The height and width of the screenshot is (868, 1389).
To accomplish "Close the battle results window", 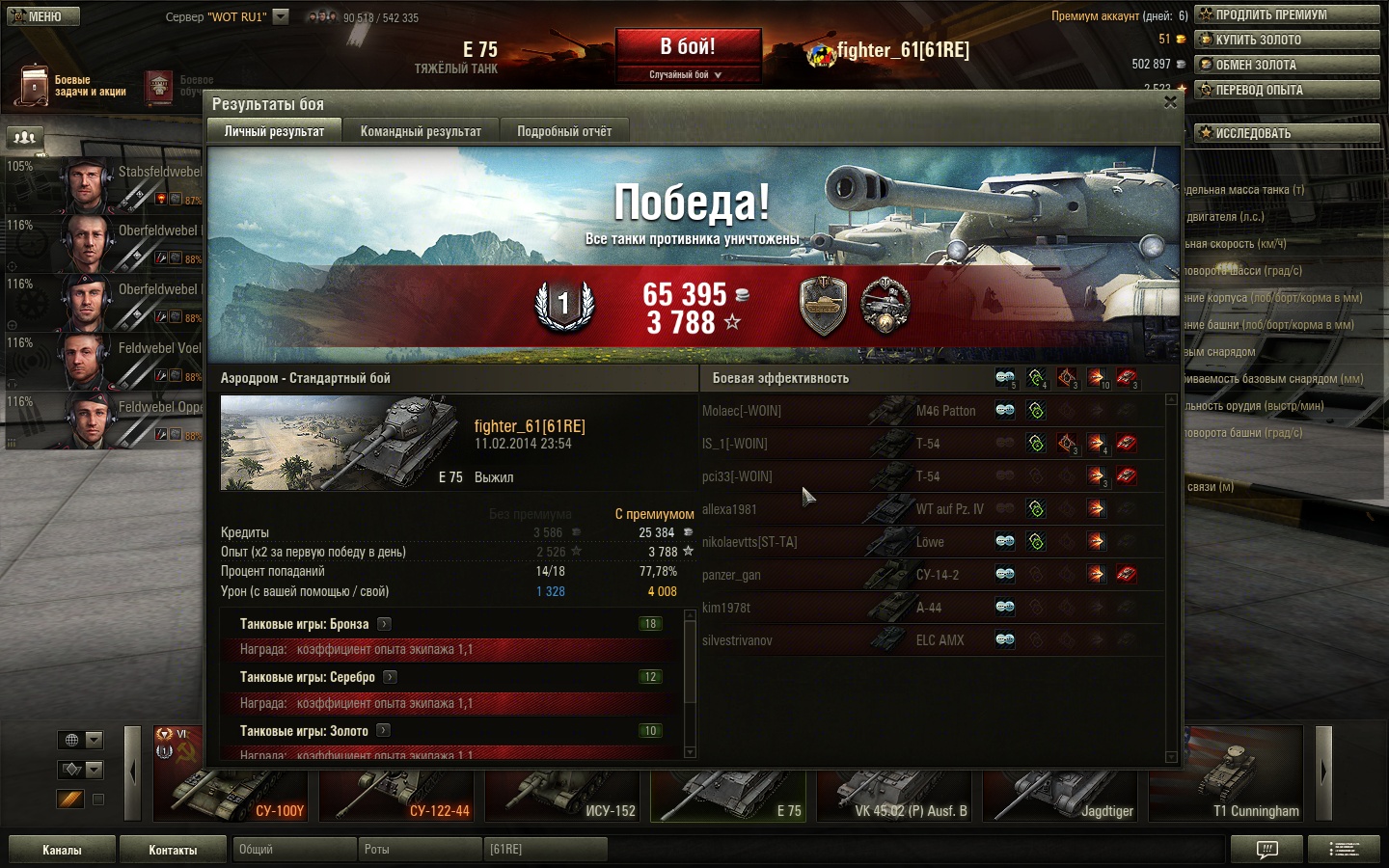I will [x=1170, y=102].
